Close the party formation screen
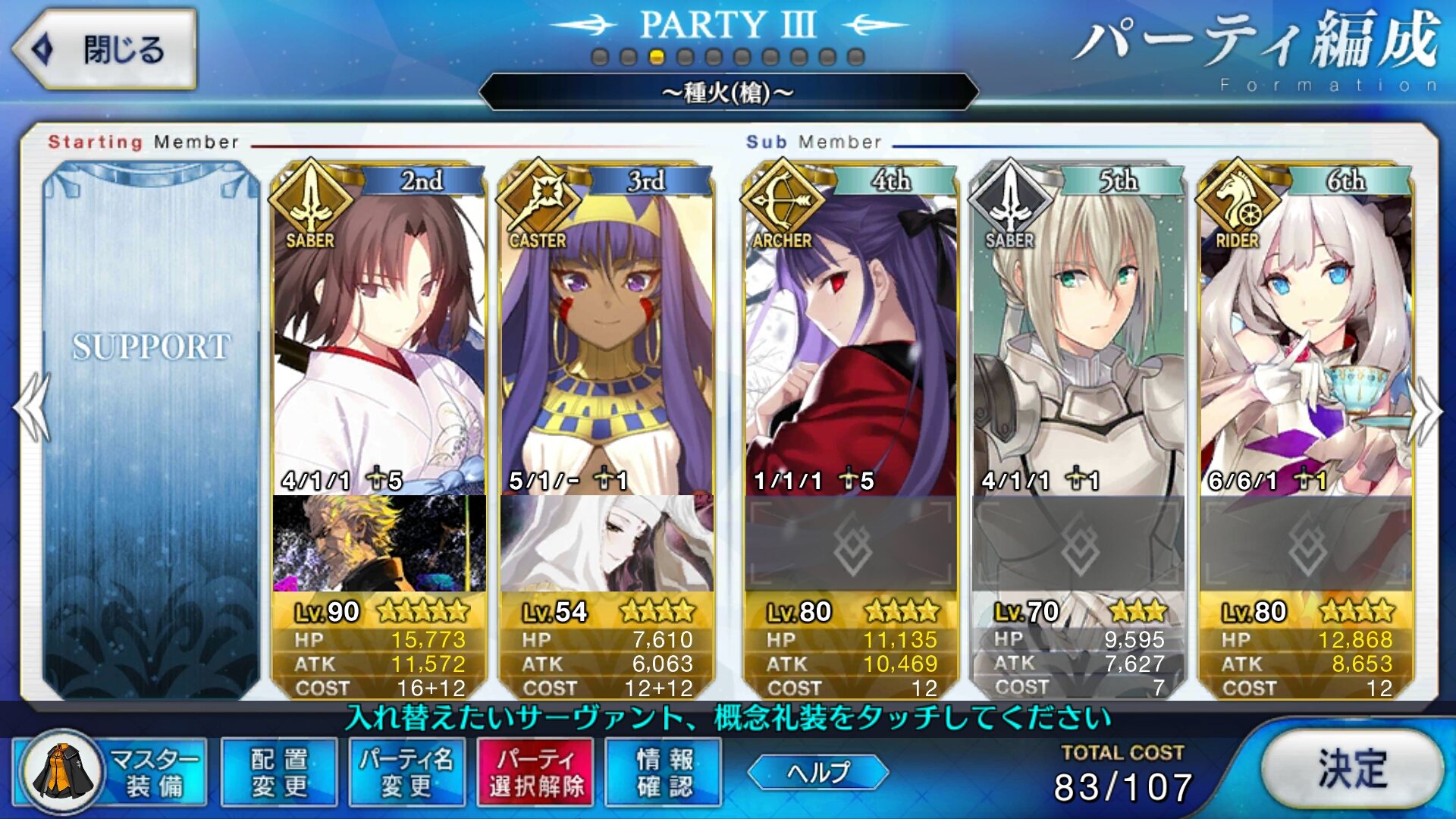This screenshot has height=819, width=1456. point(105,50)
